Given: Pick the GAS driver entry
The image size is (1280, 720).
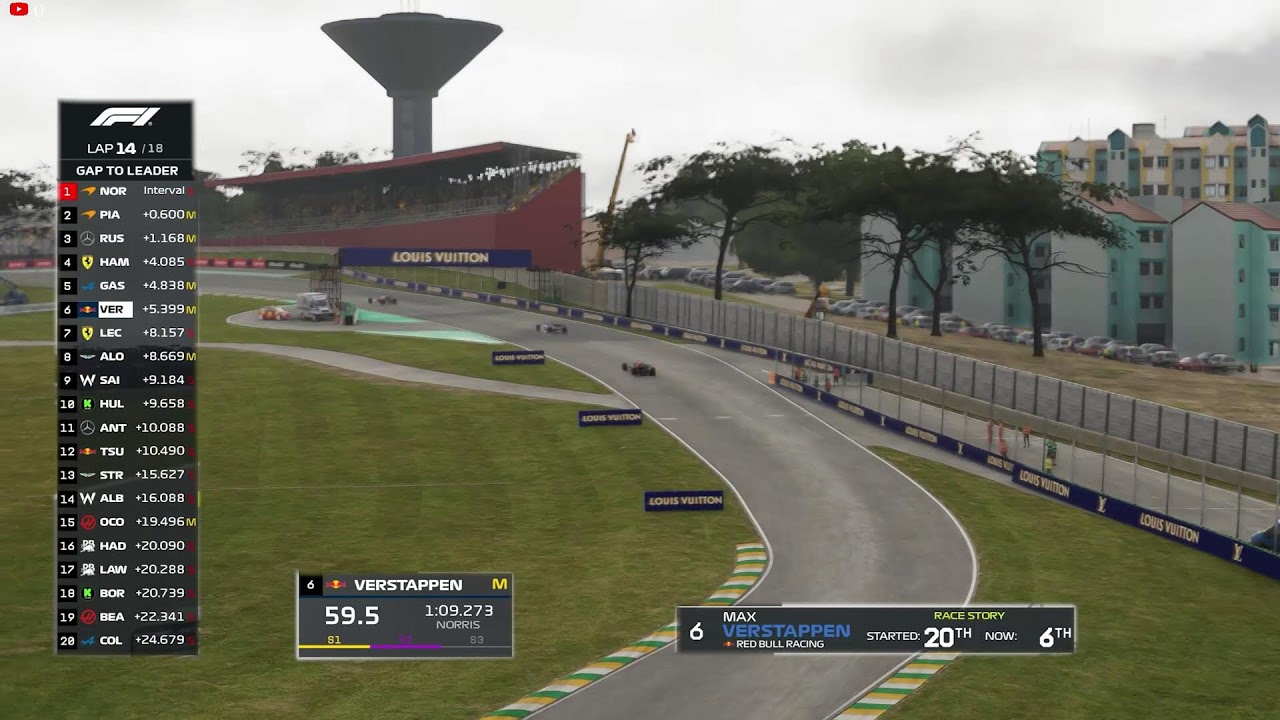Looking at the screenshot, I should coord(126,286).
